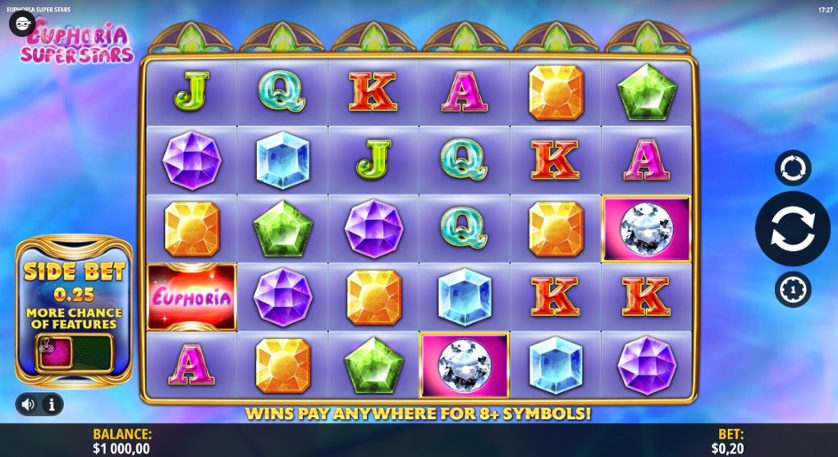Open the game info page
Screen dimensions: 838x457
51,404
